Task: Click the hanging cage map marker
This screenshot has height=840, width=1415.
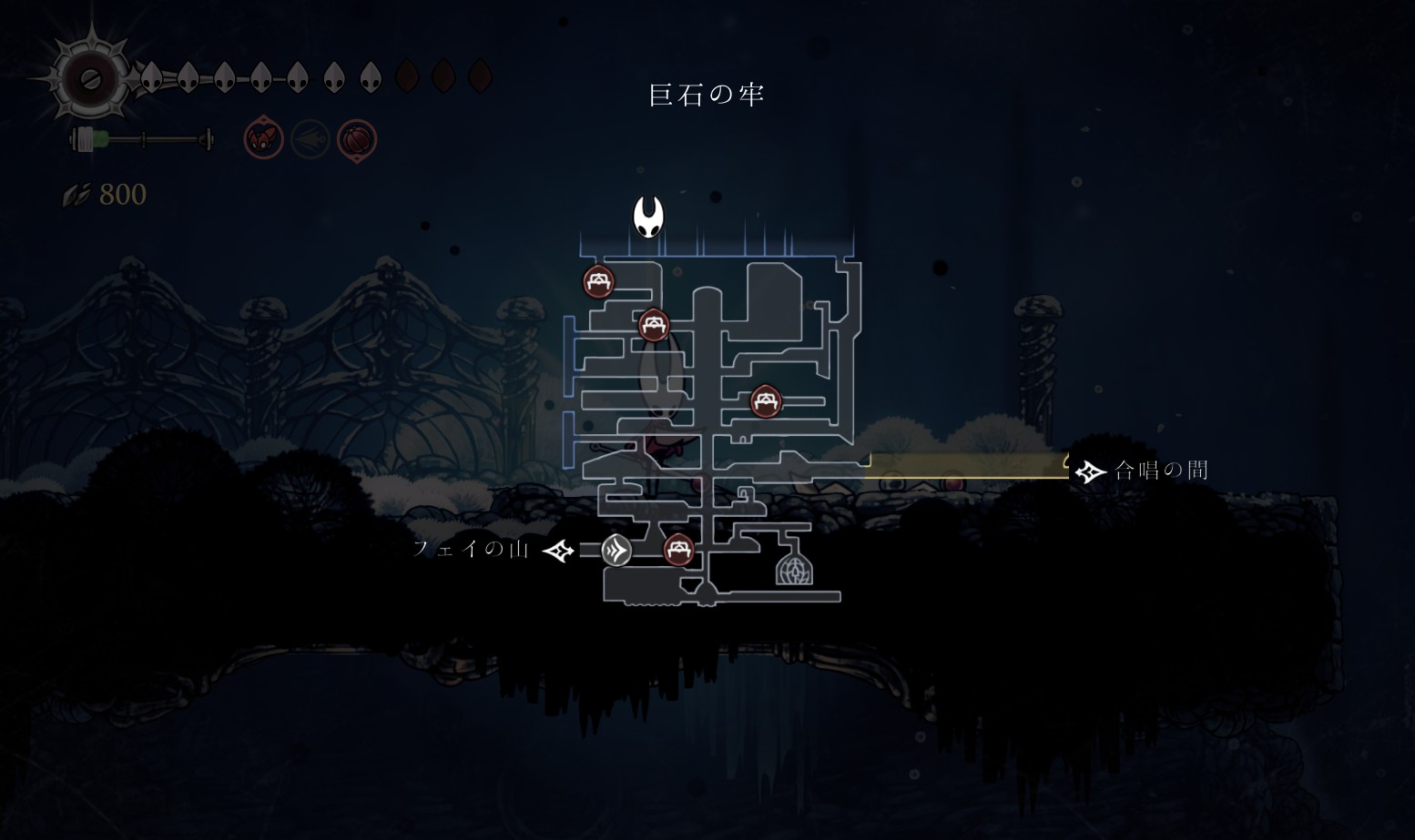Action: click(794, 566)
